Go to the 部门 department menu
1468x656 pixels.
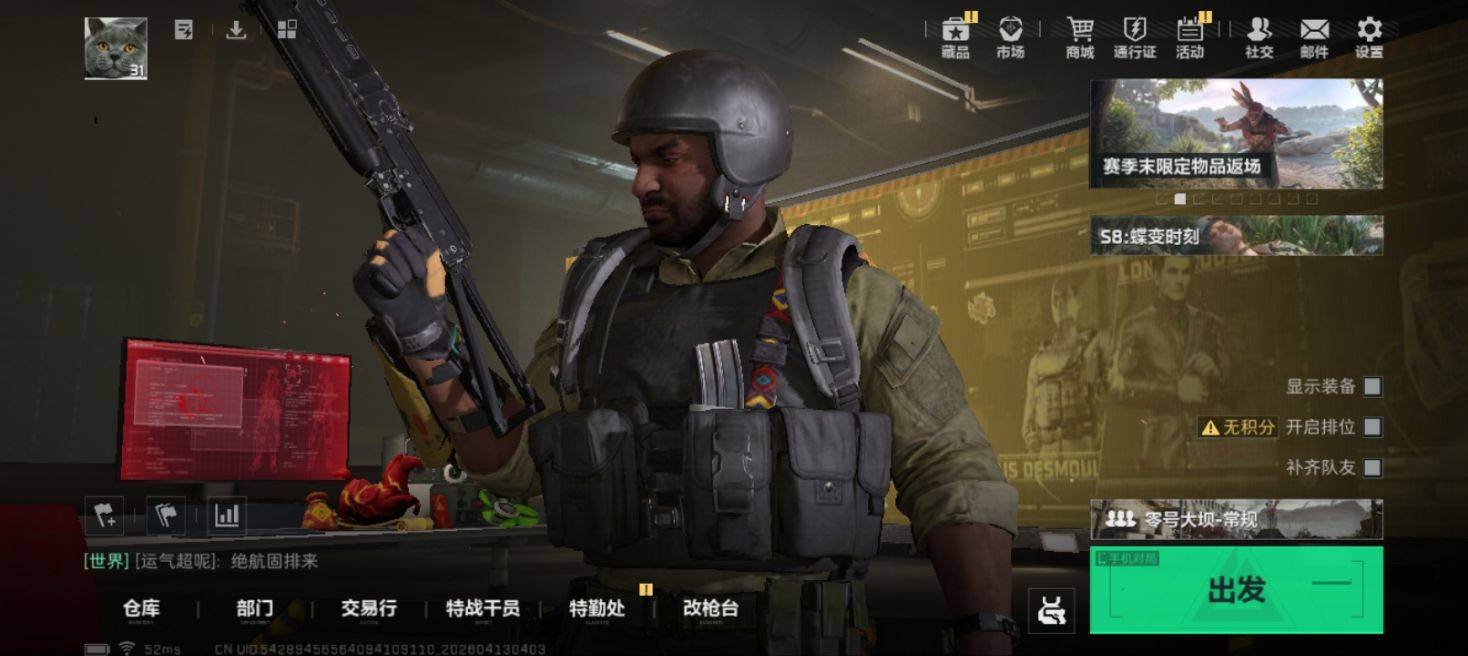(255, 608)
